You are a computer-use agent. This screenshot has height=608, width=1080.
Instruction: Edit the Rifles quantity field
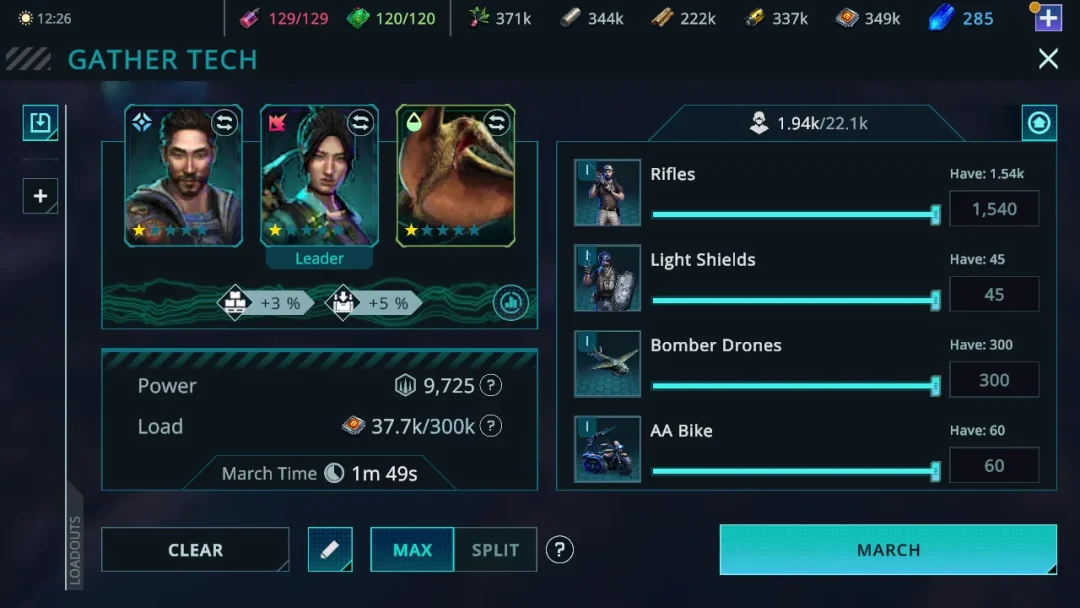(x=993, y=209)
